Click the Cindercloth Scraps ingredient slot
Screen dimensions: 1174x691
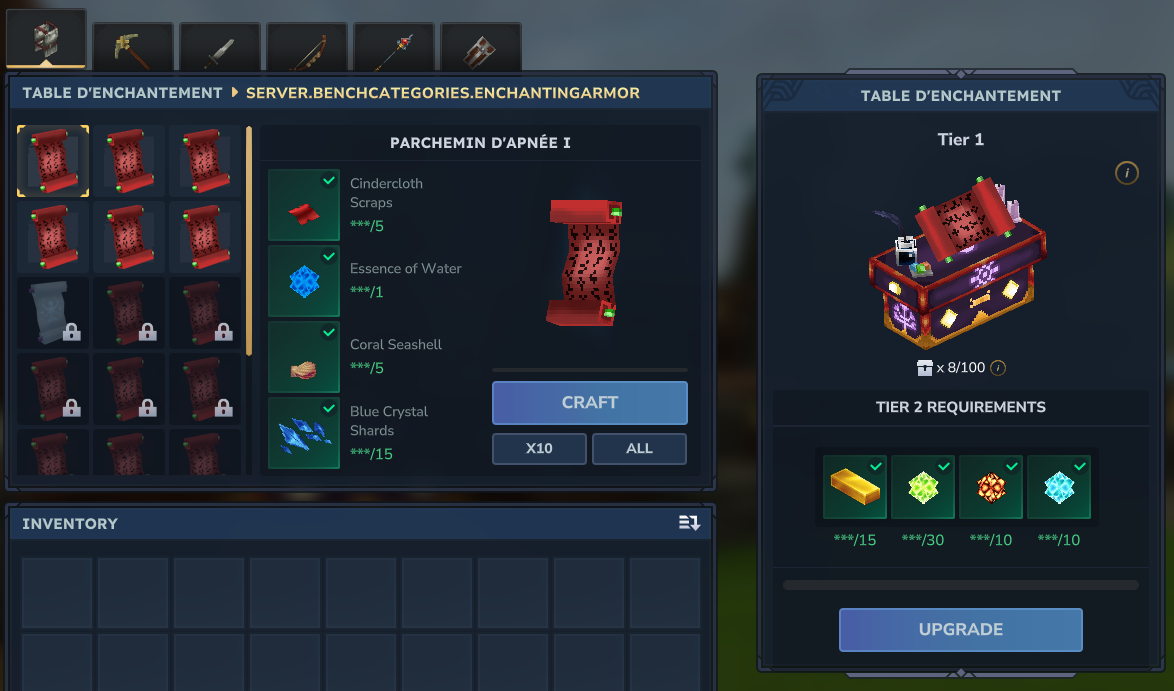[x=304, y=205]
